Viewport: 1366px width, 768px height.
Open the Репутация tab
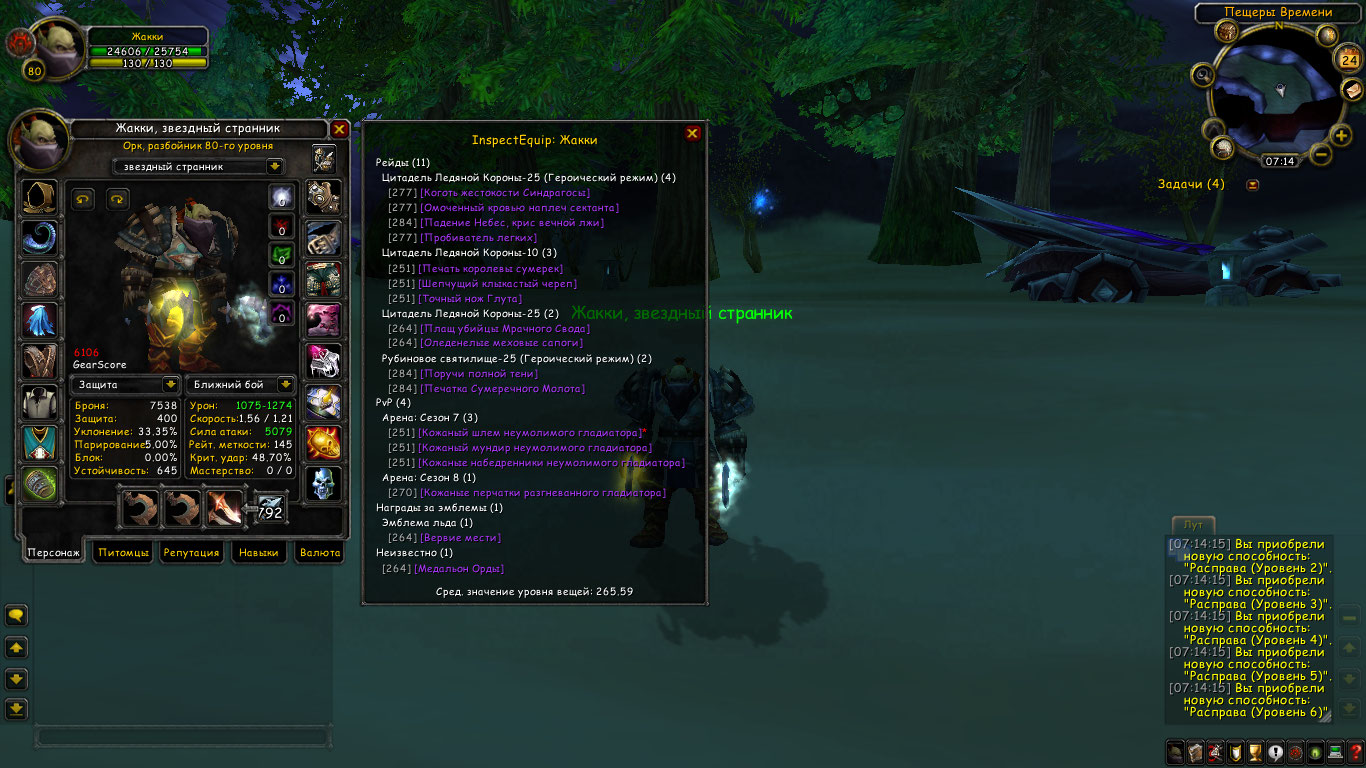[x=191, y=552]
